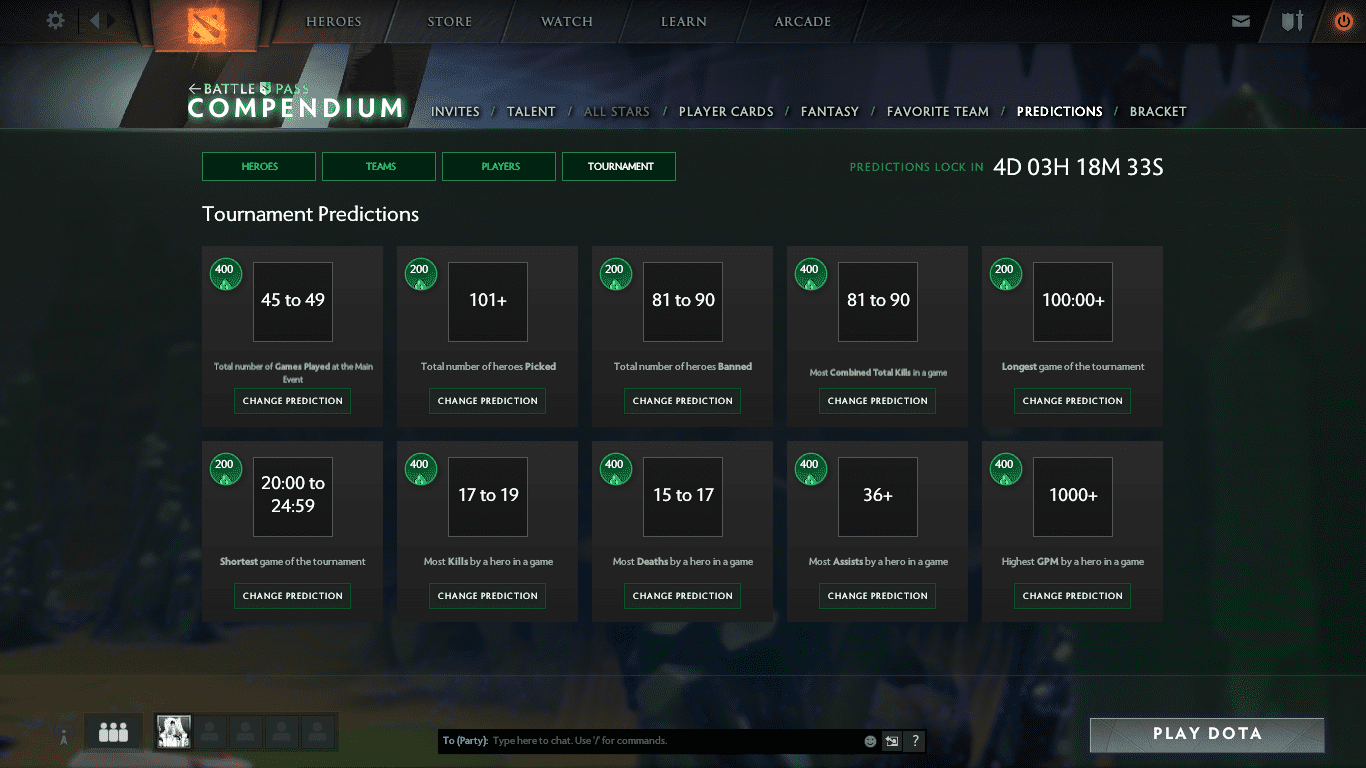Image resolution: width=1366 pixels, height=768 pixels.
Task: Change prediction for Longest game of the tournament
Action: [1073, 401]
